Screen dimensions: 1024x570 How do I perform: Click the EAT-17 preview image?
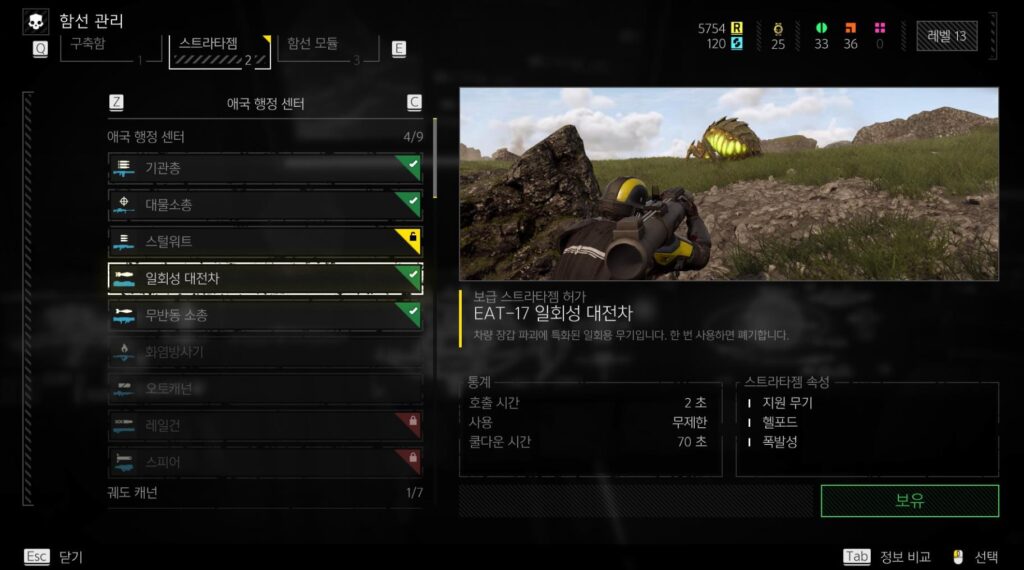click(x=728, y=183)
